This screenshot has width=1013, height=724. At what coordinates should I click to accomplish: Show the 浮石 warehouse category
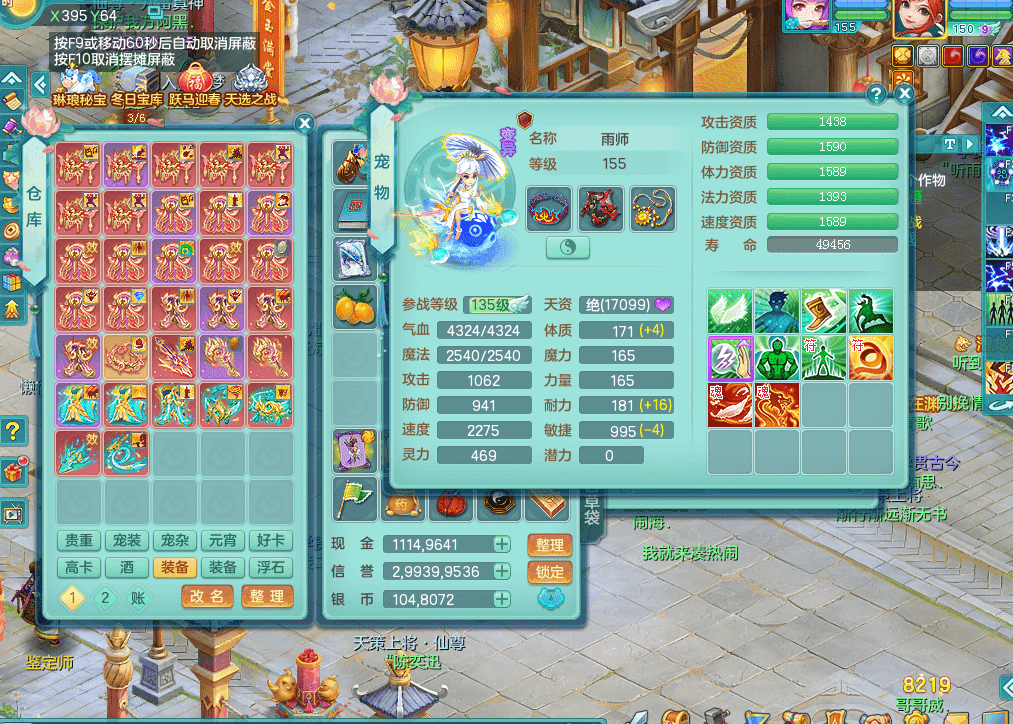pyautogui.click(x=270, y=567)
